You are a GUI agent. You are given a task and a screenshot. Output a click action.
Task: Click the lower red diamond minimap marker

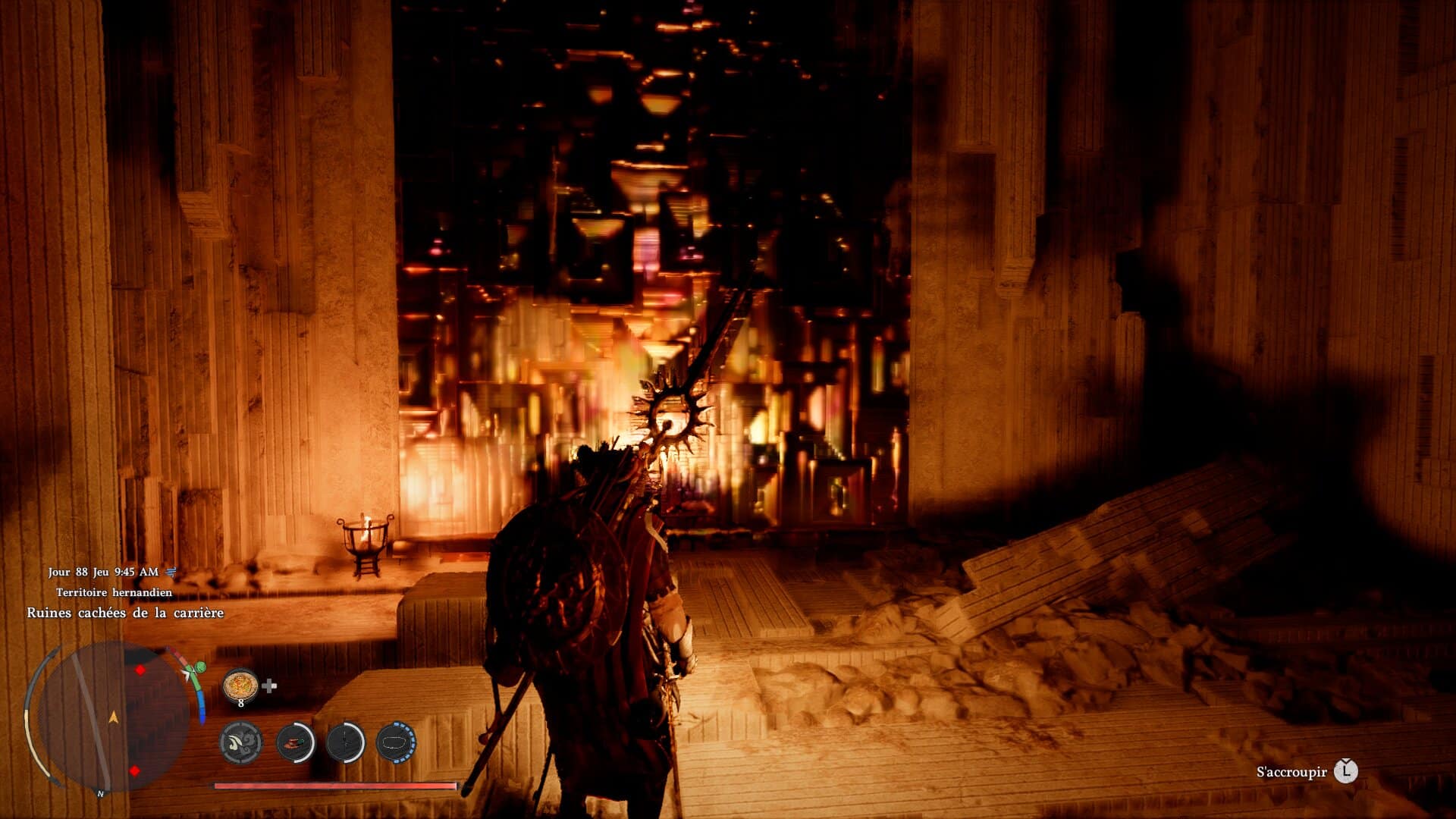pos(134,771)
